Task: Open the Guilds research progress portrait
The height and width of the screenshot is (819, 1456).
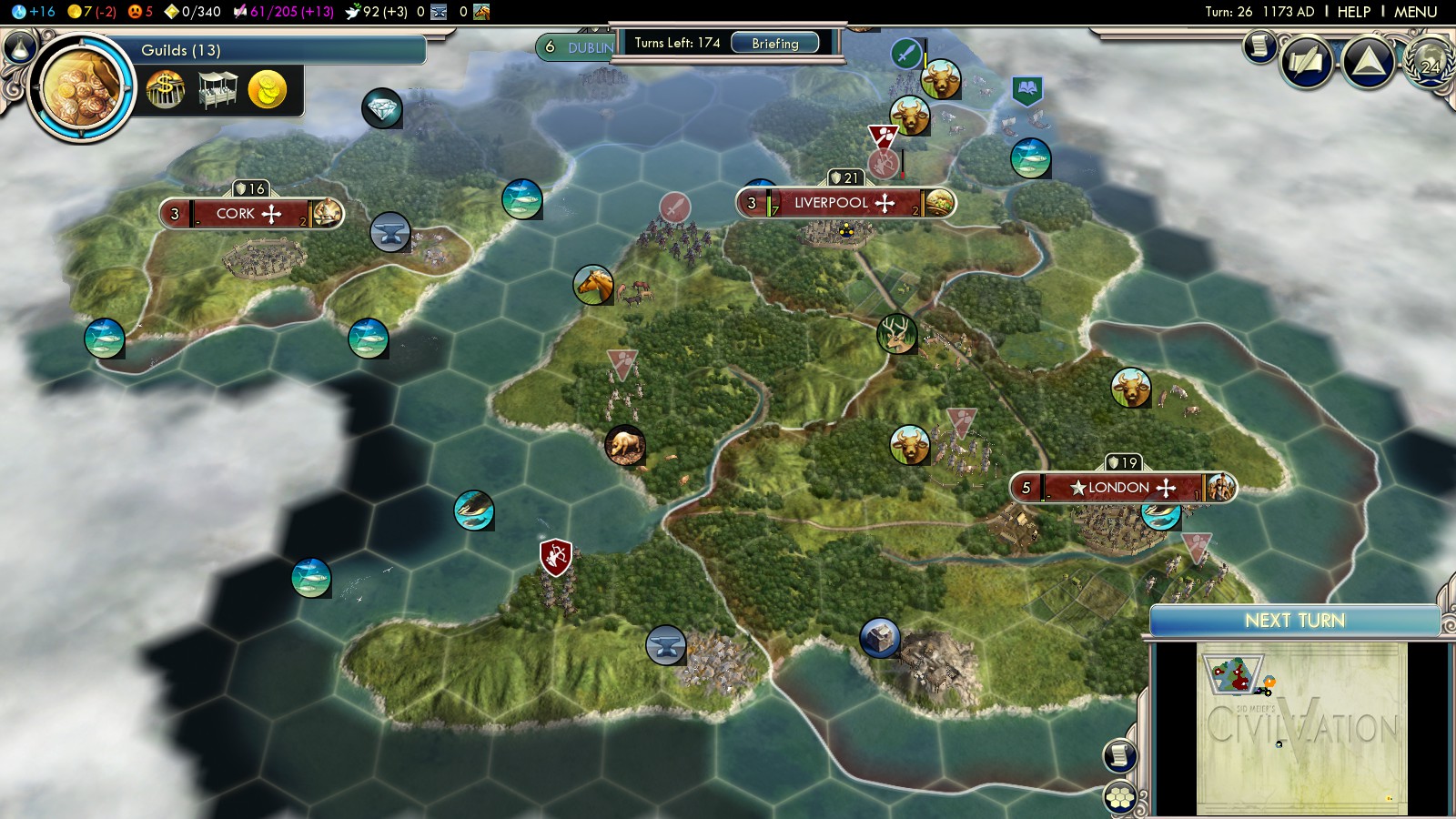Action: 81,88
